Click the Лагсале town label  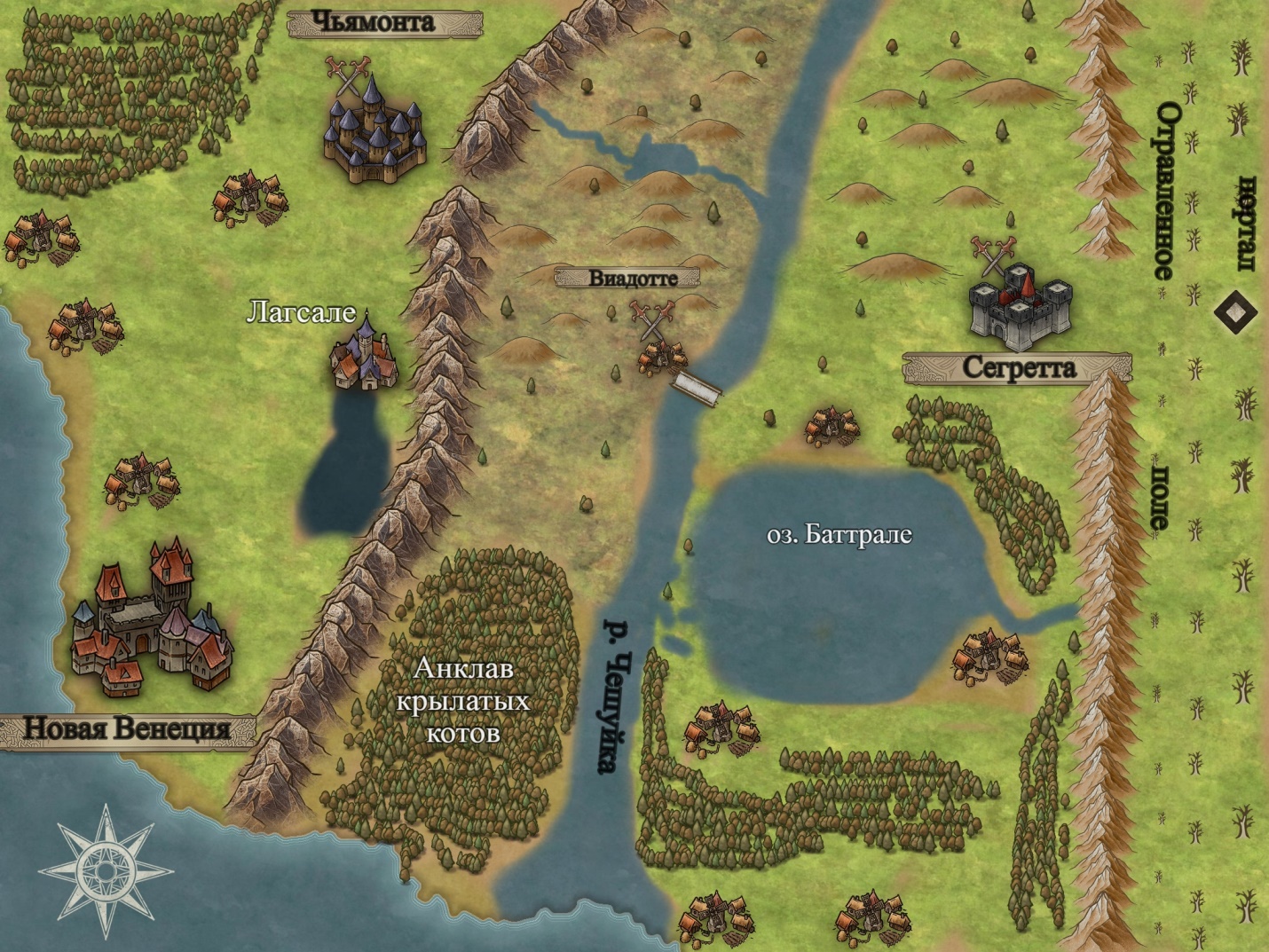click(x=300, y=312)
